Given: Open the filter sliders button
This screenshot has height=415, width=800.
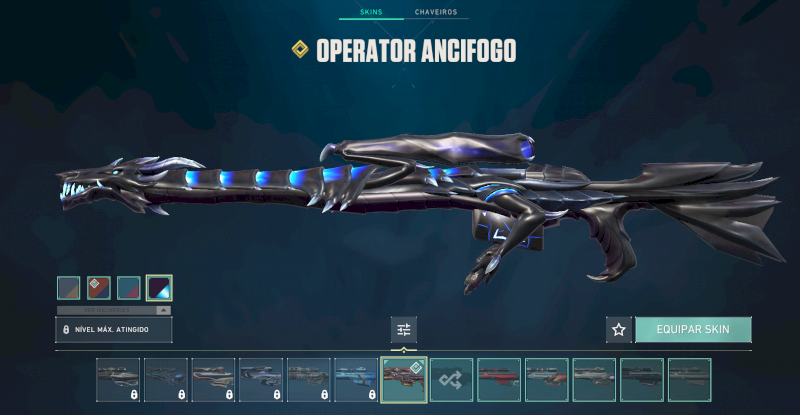Looking at the screenshot, I should click(404, 329).
